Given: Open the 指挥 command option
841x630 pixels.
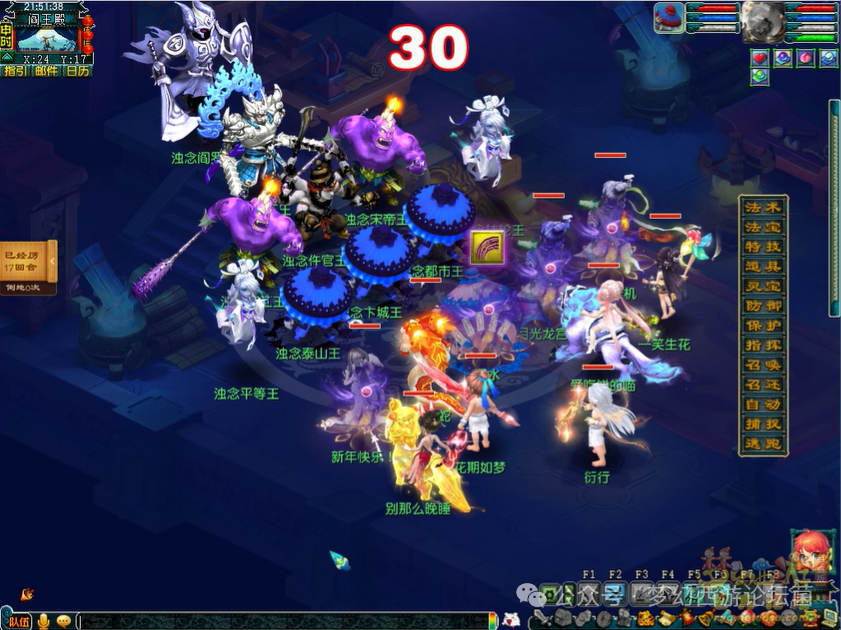Looking at the screenshot, I should [x=763, y=345].
